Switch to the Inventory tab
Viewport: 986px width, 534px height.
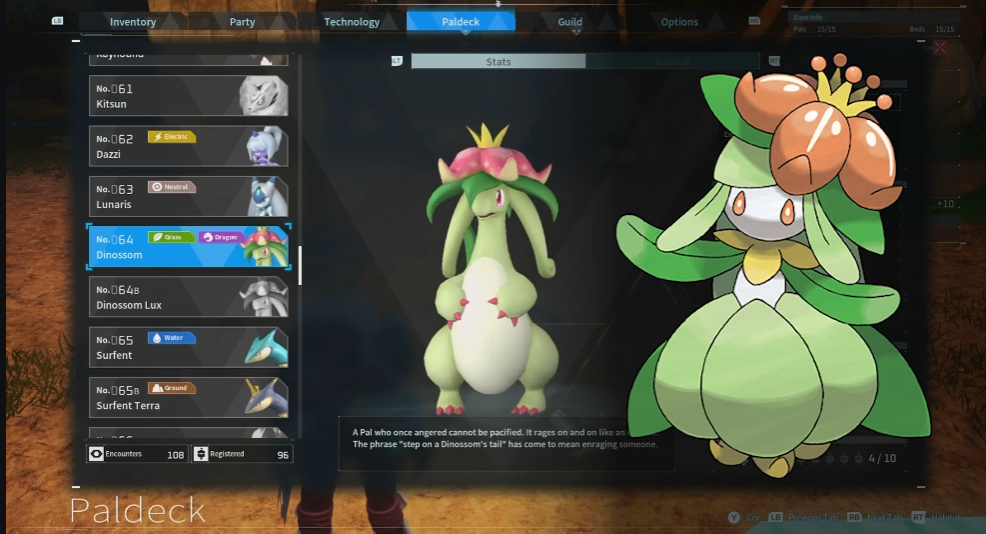click(x=133, y=22)
